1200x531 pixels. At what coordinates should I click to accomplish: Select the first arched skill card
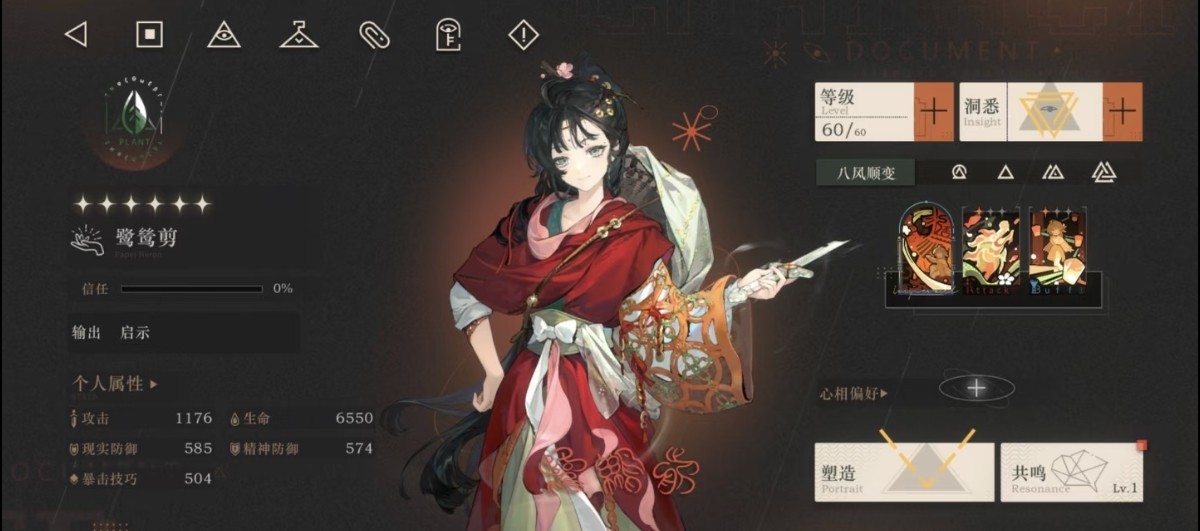pyautogui.click(x=925, y=248)
